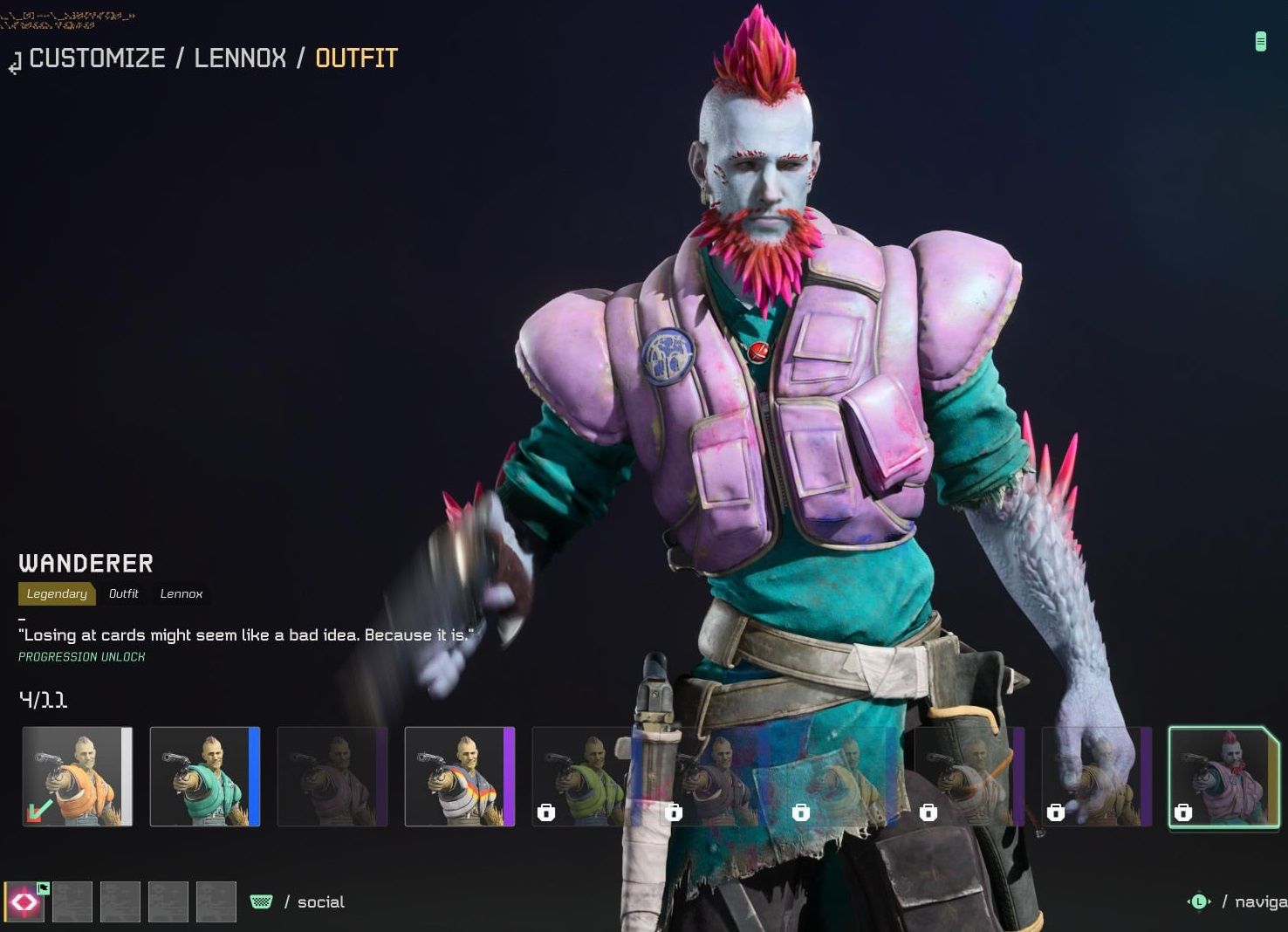Click the navigate control hint icon
Screen dimensions: 1288x932
click(x=1200, y=901)
